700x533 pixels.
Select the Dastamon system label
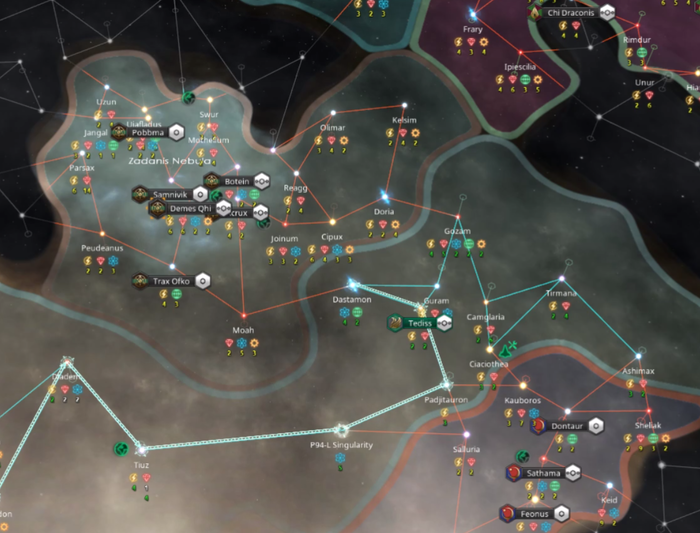pos(351,299)
